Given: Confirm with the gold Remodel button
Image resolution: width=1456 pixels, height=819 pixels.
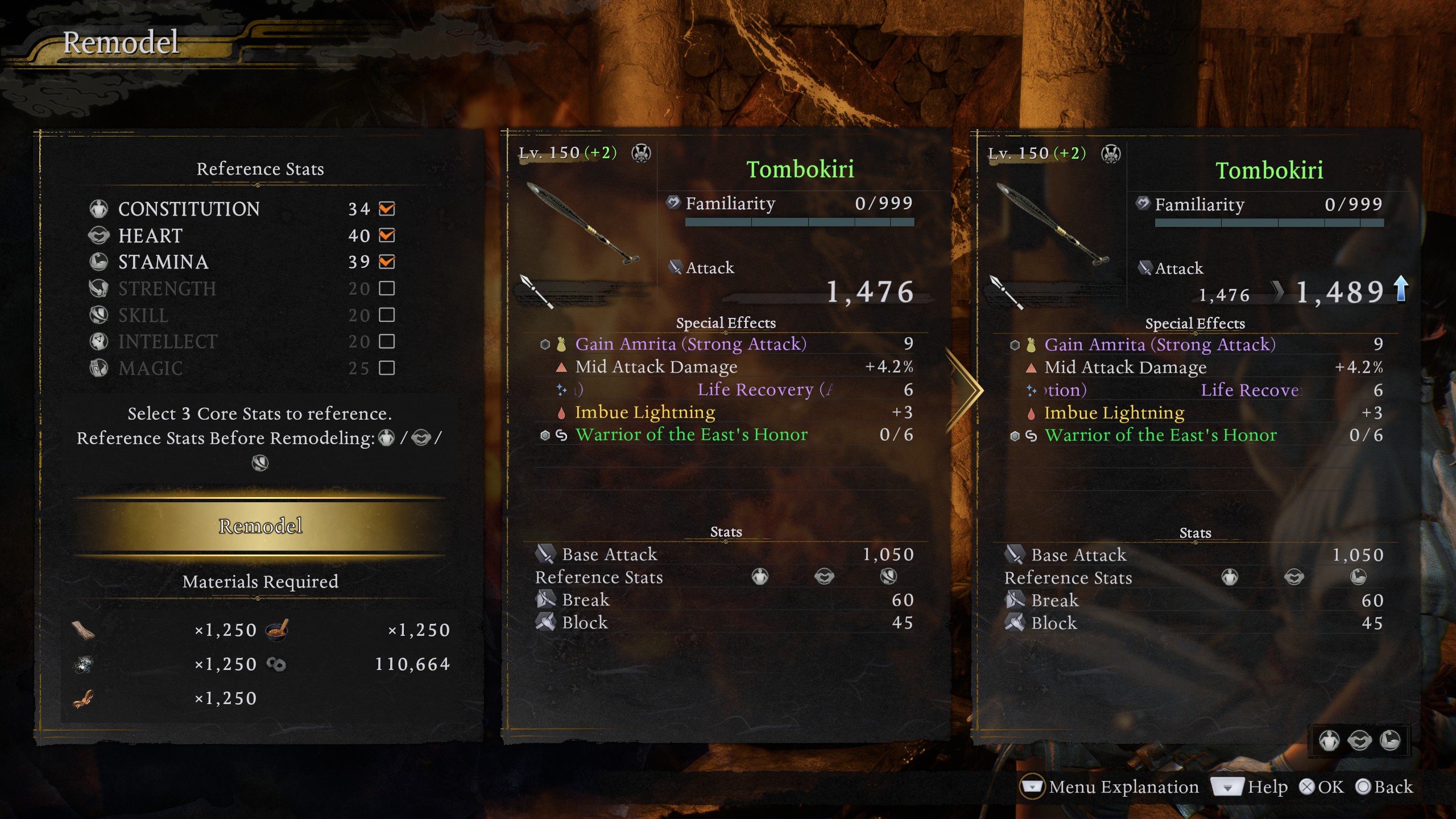Looking at the screenshot, I should (x=260, y=526).
